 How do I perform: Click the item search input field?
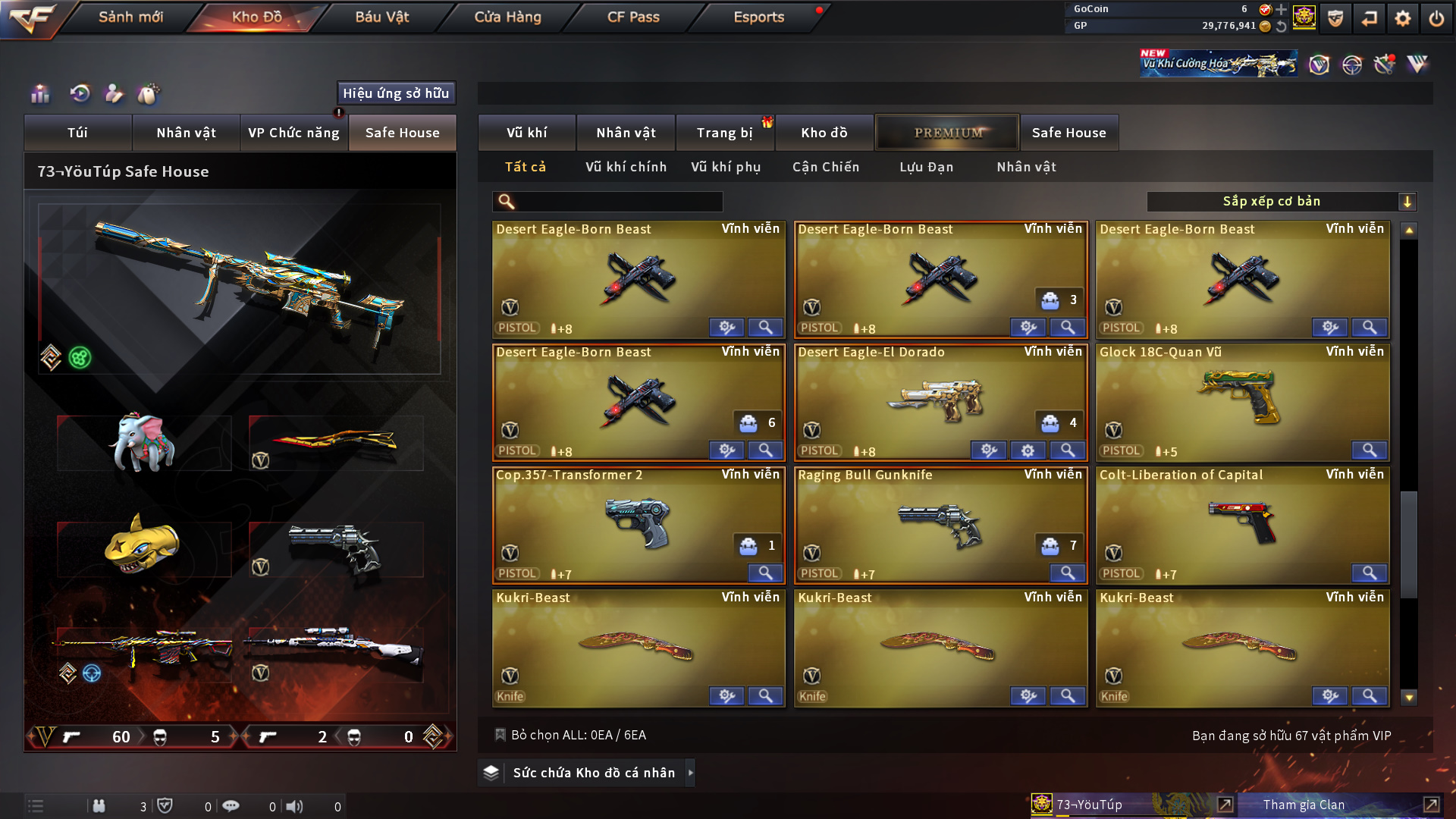pos(618,202)
